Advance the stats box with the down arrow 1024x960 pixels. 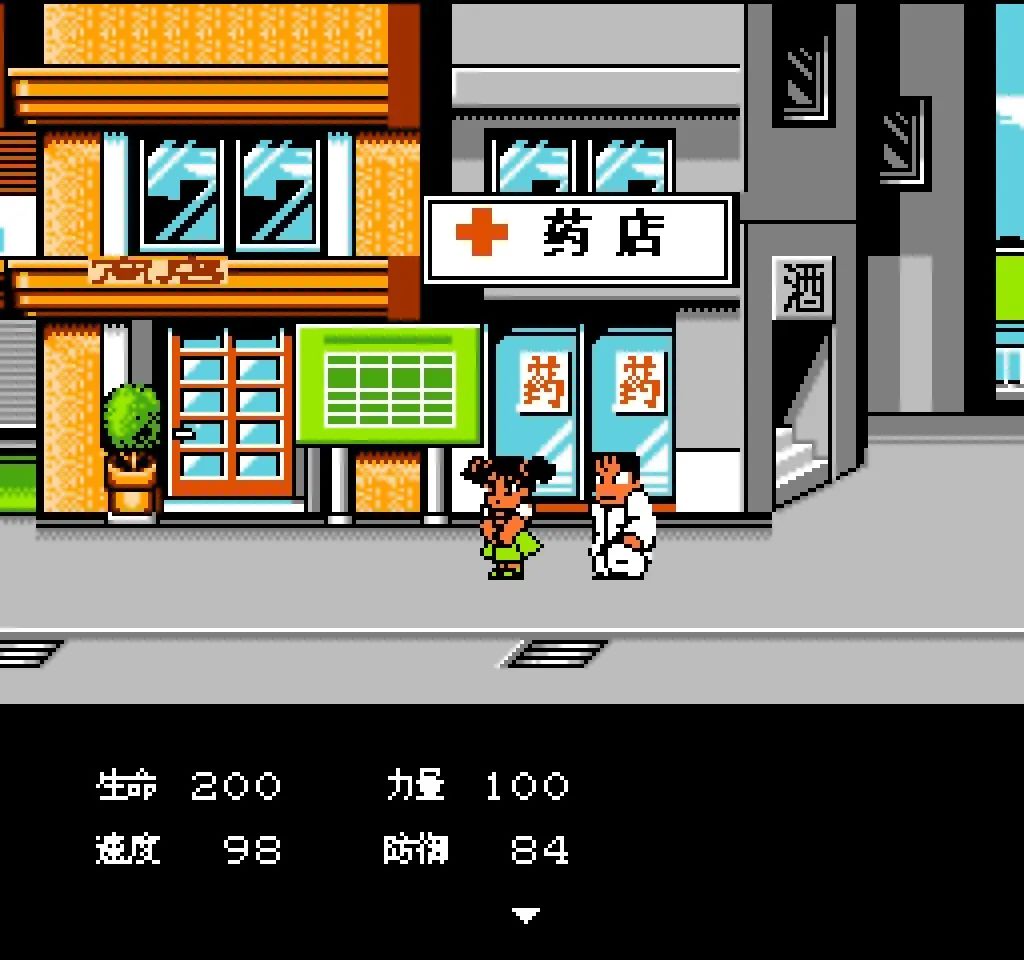point(526,914)
